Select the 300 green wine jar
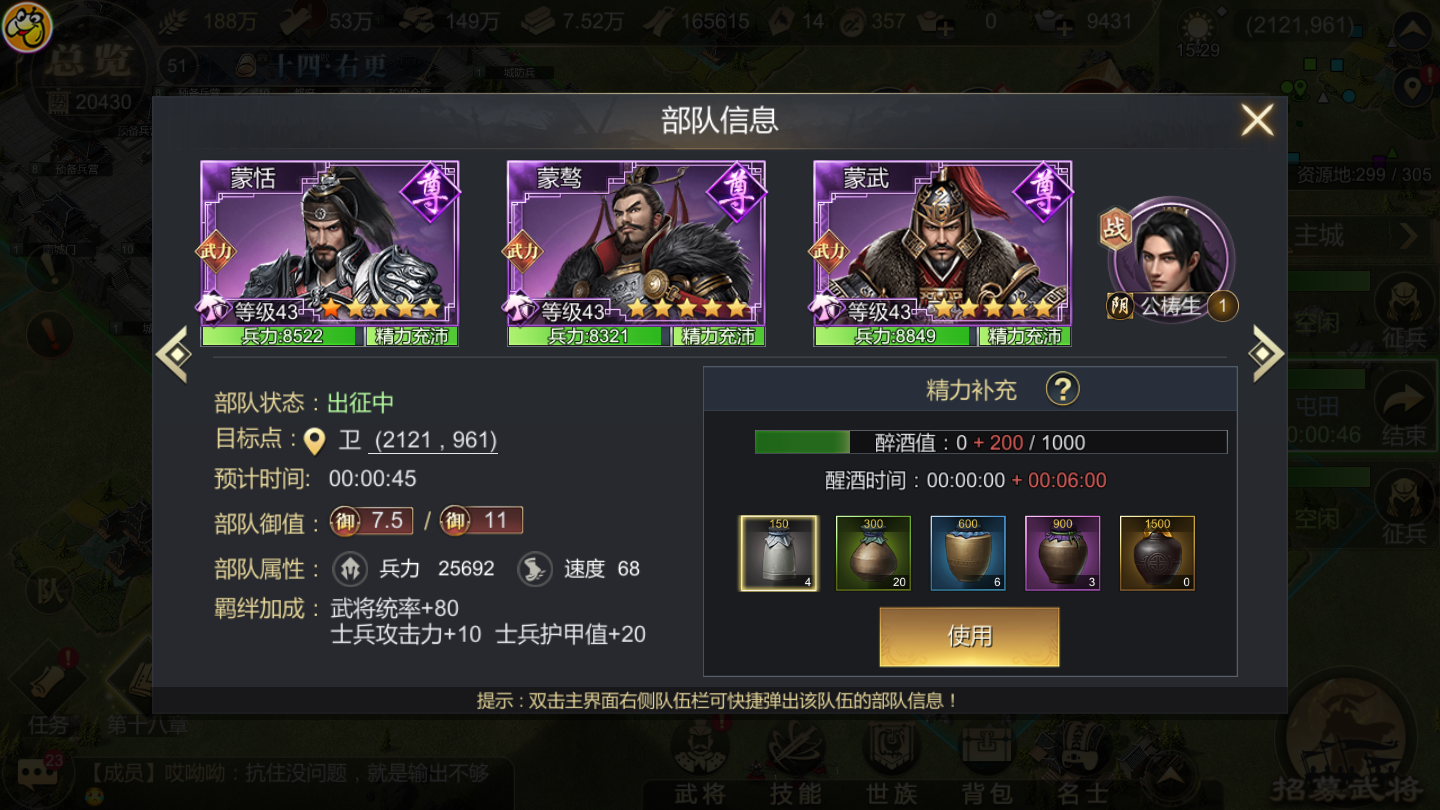This screenshot has width=1440, height=810. [873, 553]
